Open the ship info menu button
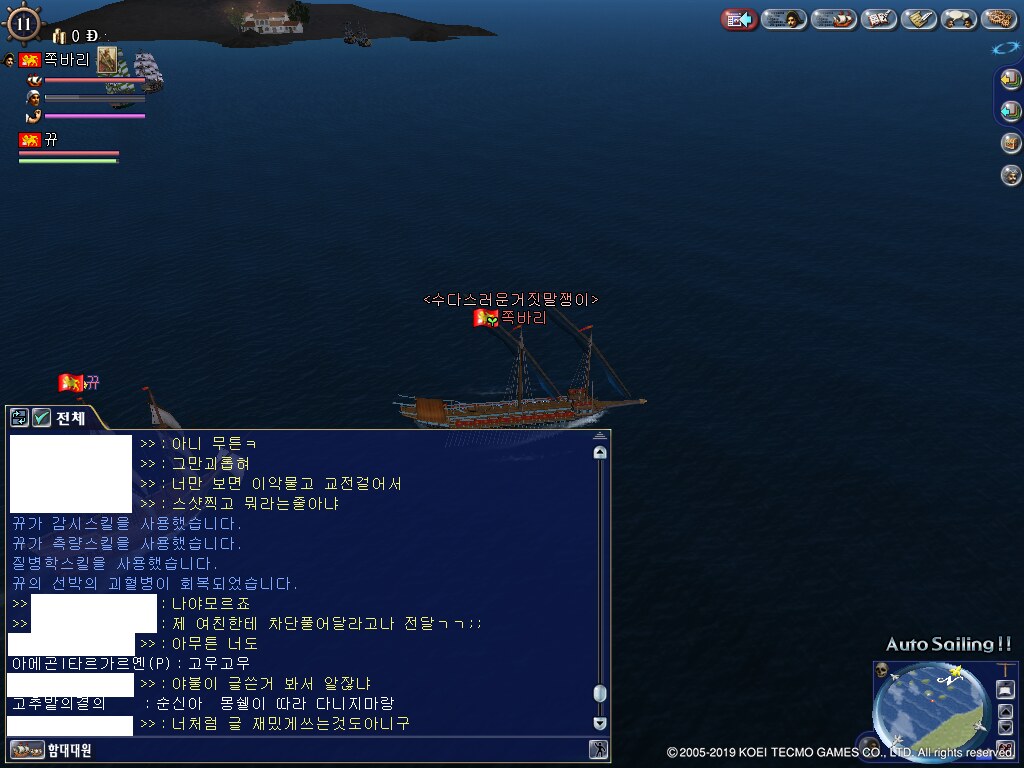Screen dimensions: 1024x768 (833, 19)
